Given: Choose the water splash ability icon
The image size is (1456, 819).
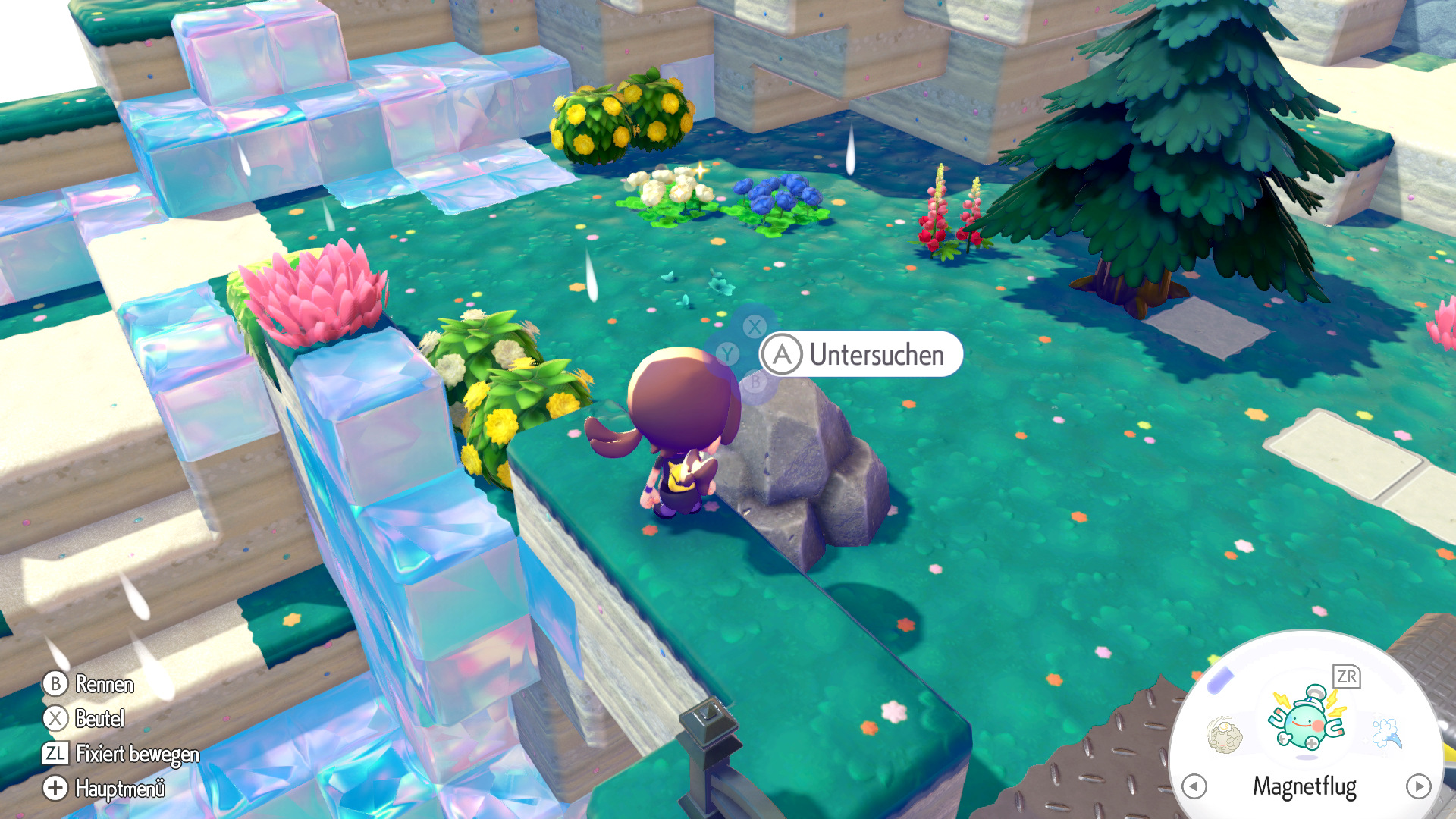Looking at the screenshot, I should click(1387, 733).
